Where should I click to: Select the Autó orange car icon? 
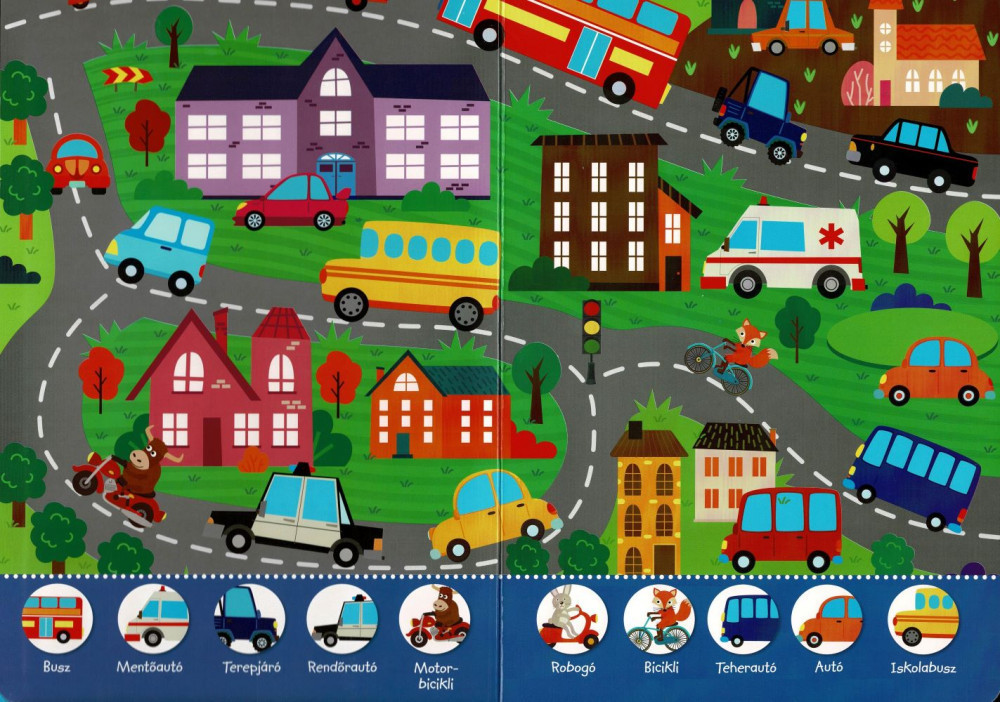click(x=828, y=619)
